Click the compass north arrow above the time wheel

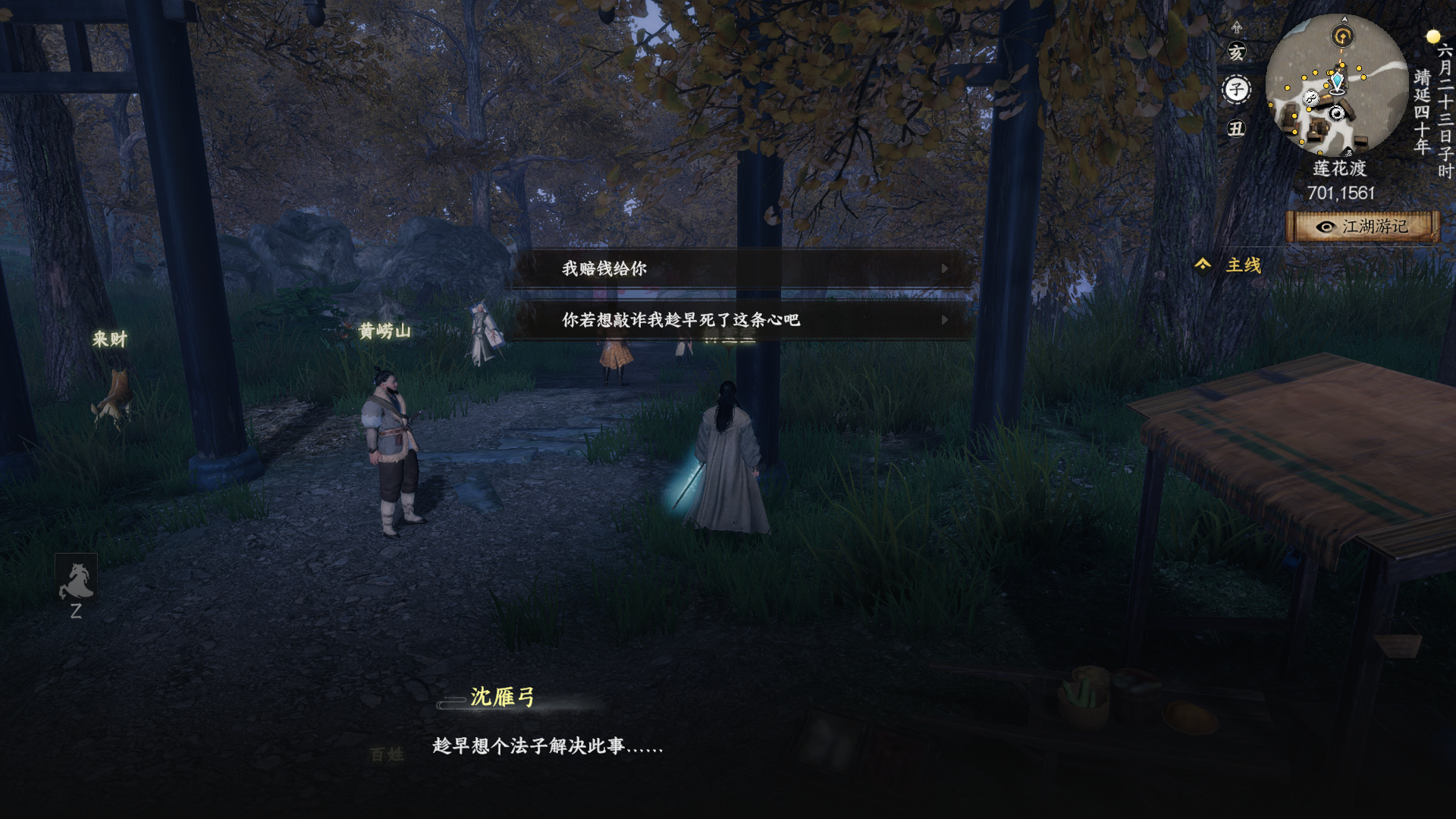point(1238,27)
